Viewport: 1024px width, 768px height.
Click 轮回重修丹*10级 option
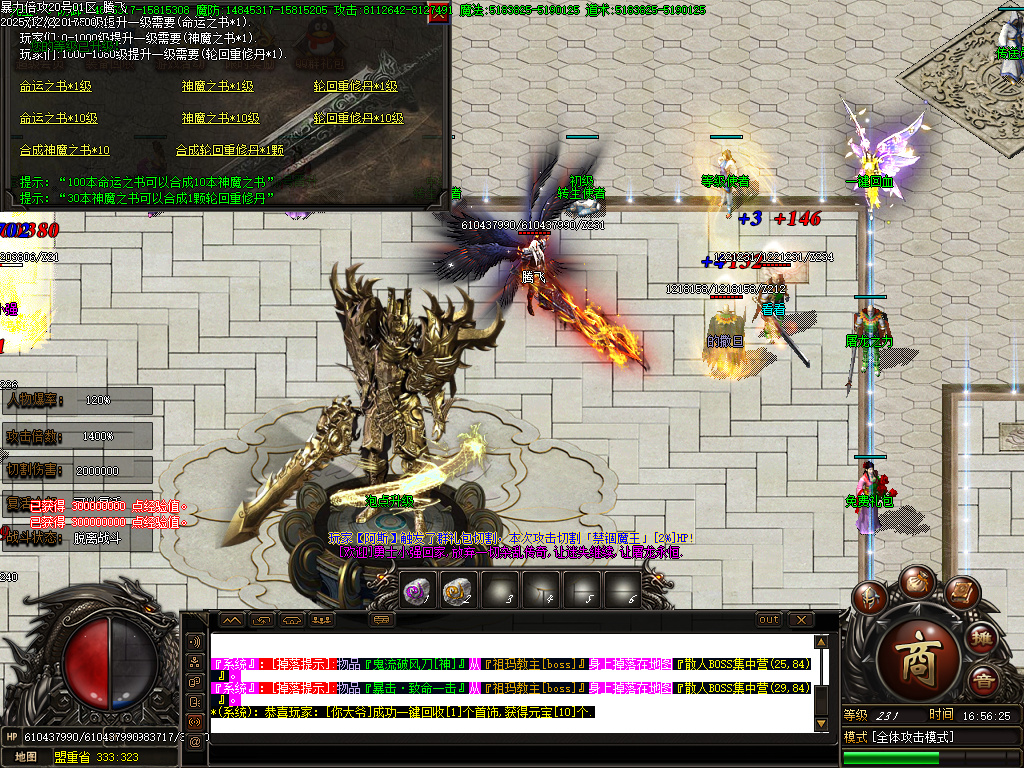click(x=358, y=118)
